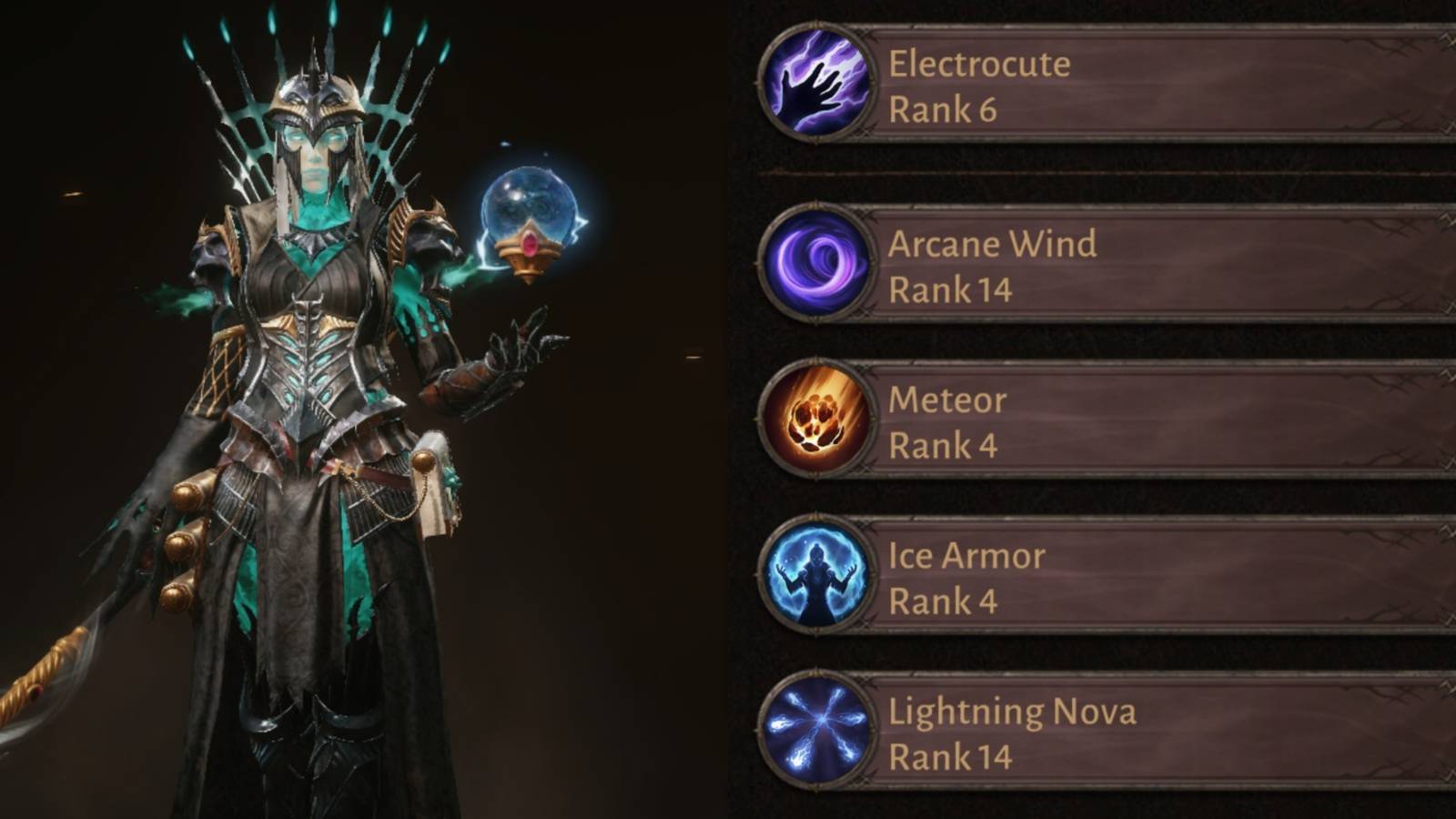Image resolution: width=1456 pixels, height=819 pixels.
Task: Select the Ice Armor skill name text
Action: pyautogui.click(x=966, y=555)
